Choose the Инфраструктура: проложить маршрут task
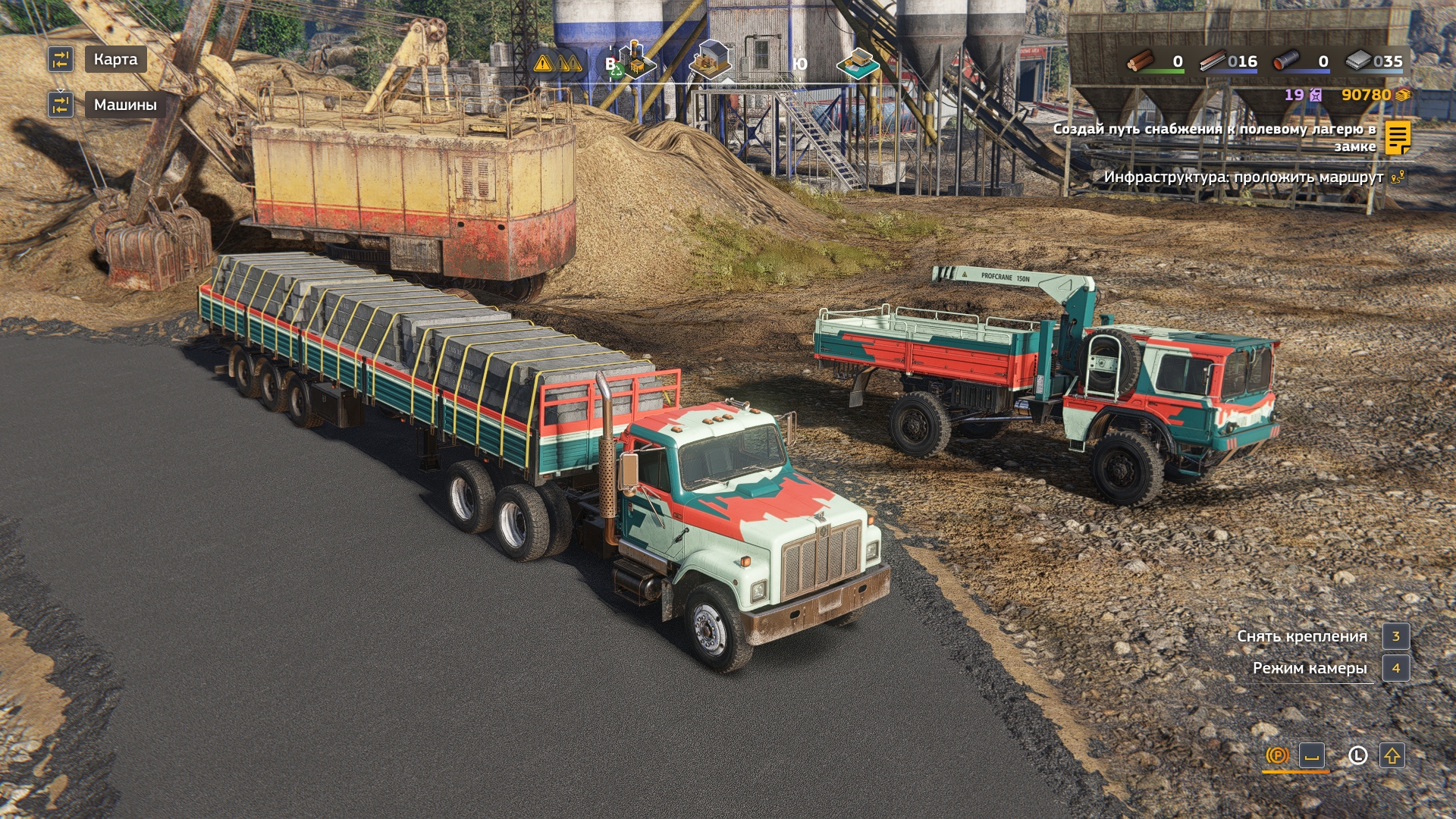Image resolution: width=1456 pixels, height=819 pixels. point(1243,177)
